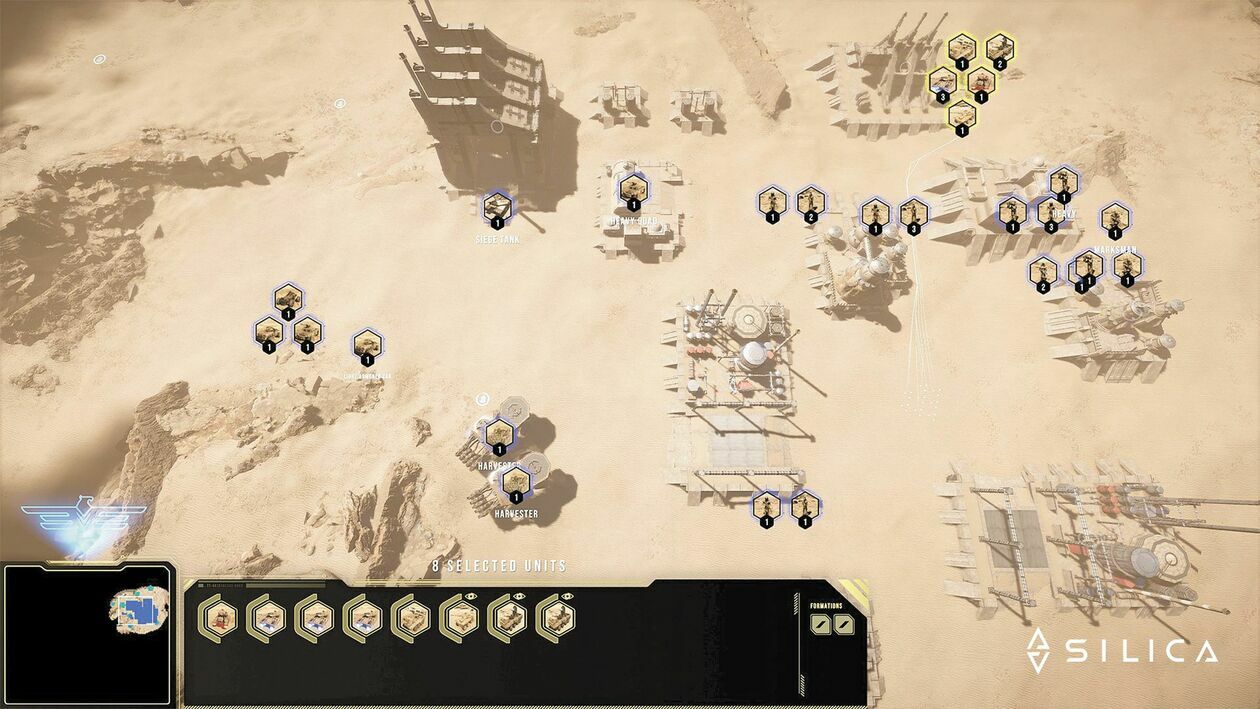Select the Marksman unit marker
Viewport: 1260px width, 709px height.
(x=1115, y=219)
